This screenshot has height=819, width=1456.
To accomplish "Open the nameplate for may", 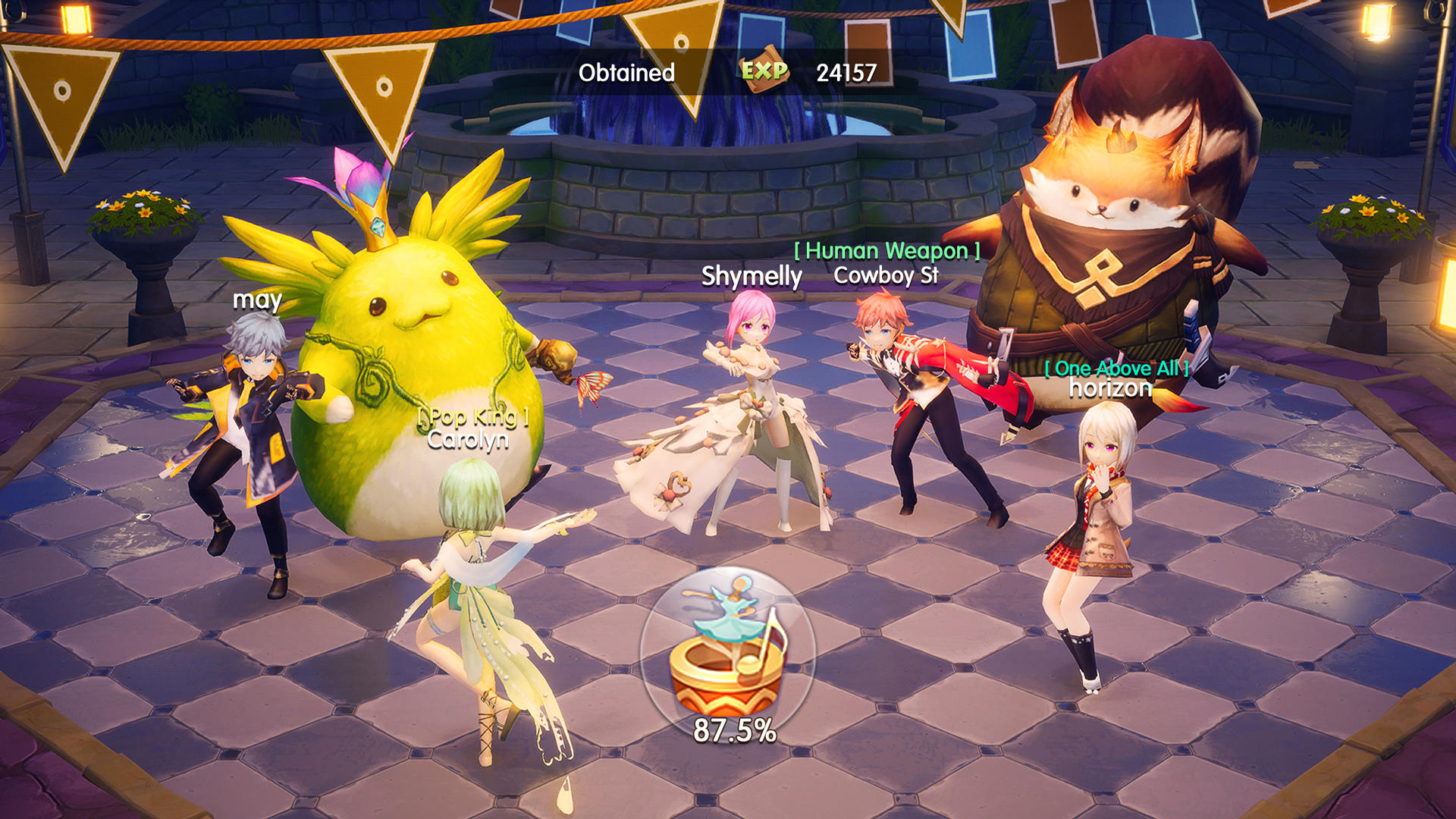I will [x=256, y=301].
